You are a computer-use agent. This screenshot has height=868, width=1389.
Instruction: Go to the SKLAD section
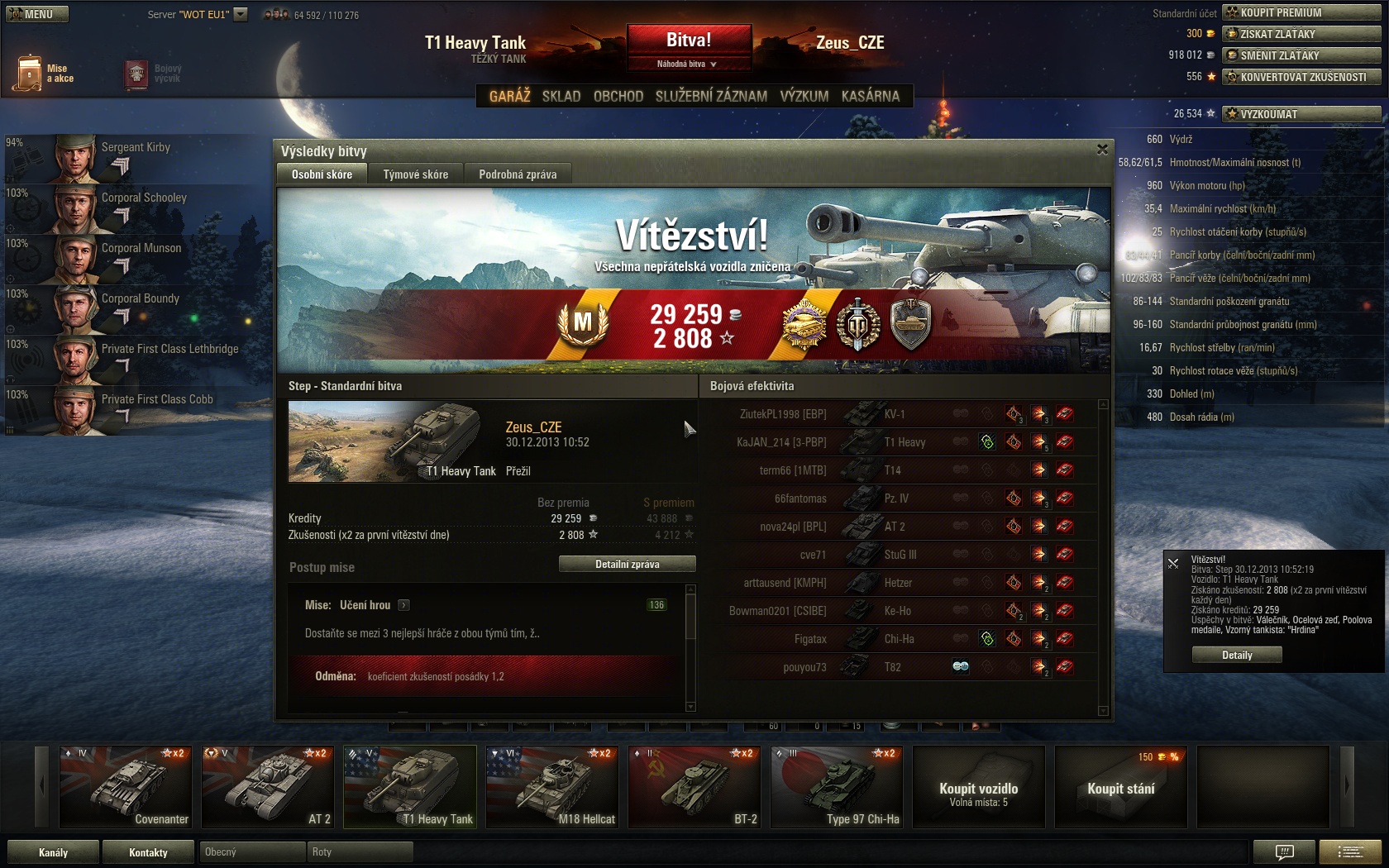point(561,96)
